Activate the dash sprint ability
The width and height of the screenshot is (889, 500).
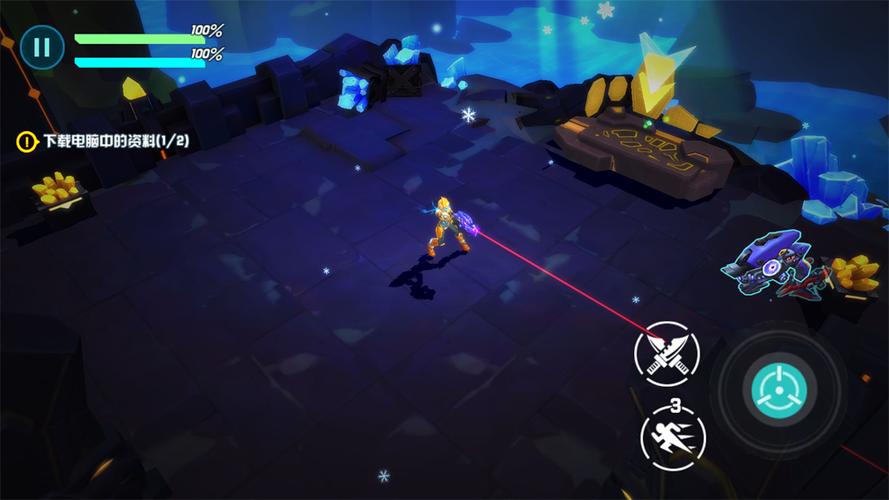click(673, 435)
